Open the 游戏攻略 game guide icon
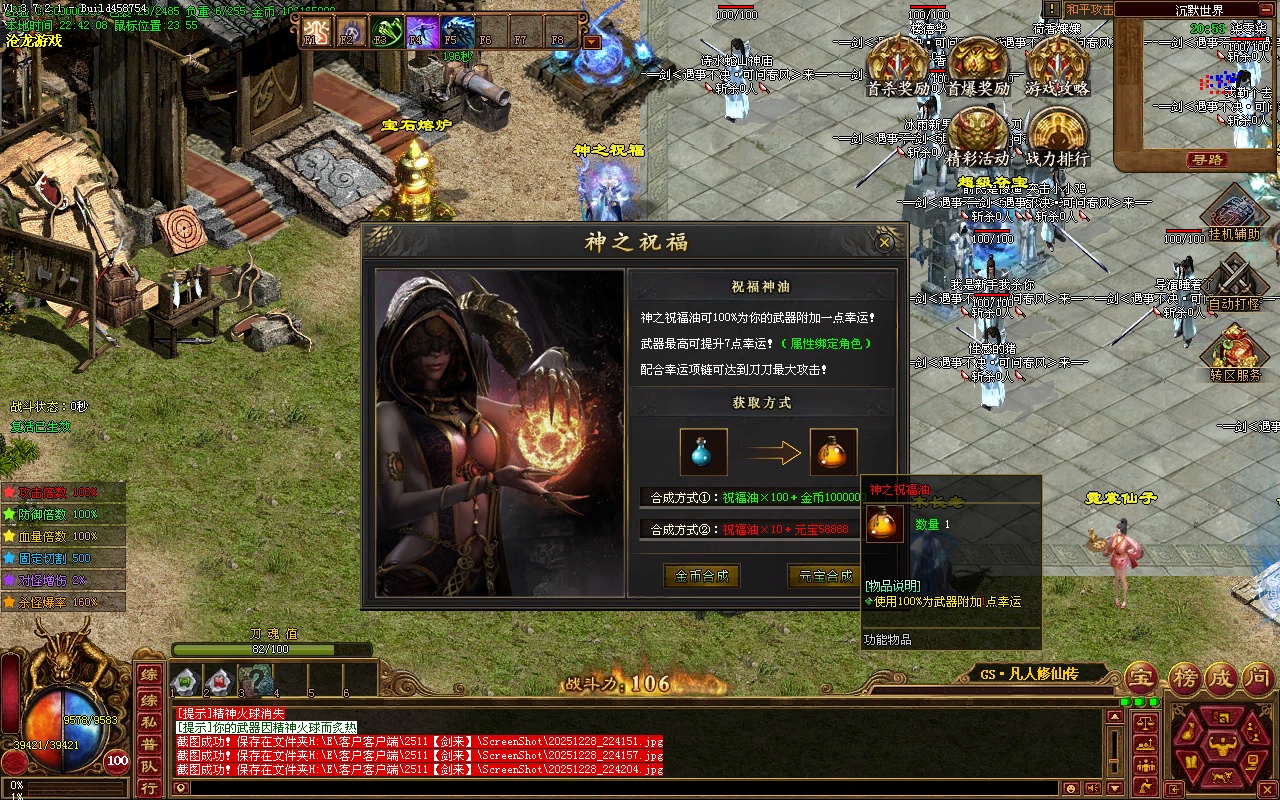This screenshot has width=1280, height=800. [x=1058, y=66]
